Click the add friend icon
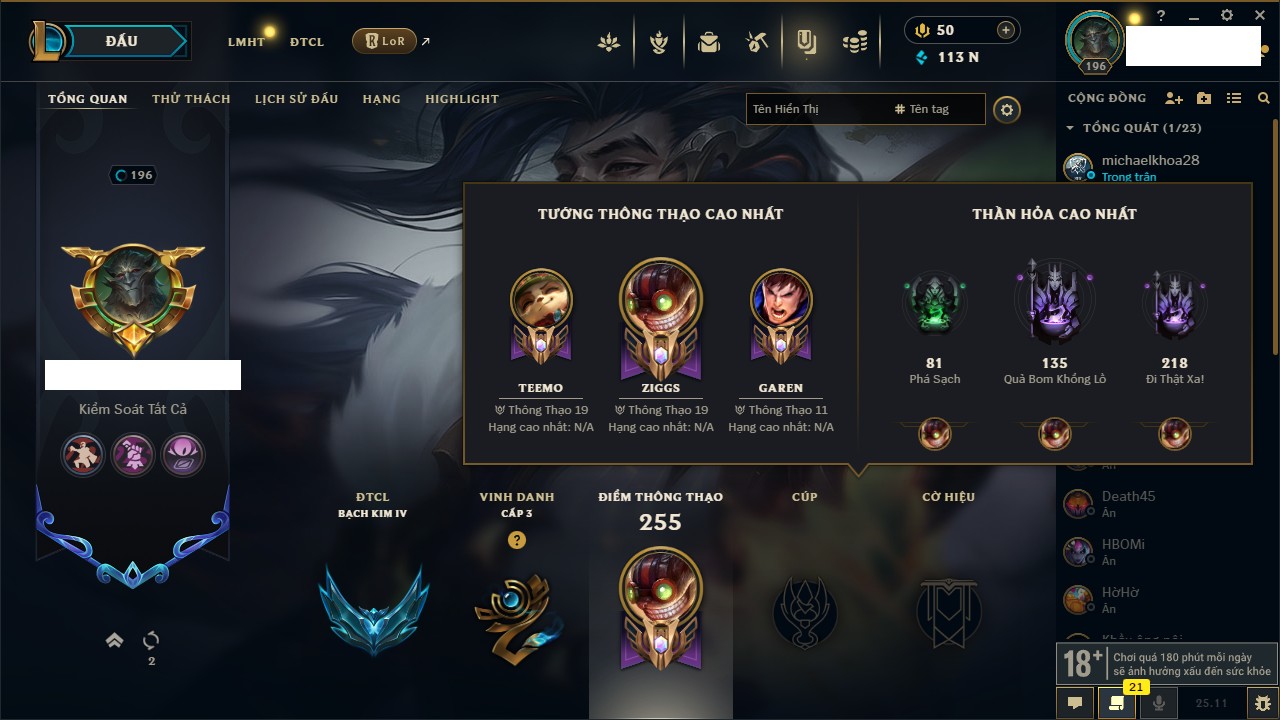This screenshot has height=720, width=1280. point(1174,98)
